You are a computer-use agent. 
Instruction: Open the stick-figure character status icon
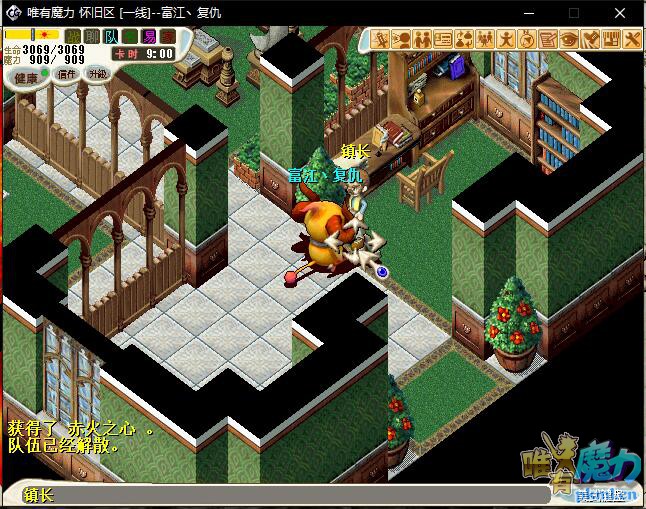pyautogui.click(x=506, y=40)
